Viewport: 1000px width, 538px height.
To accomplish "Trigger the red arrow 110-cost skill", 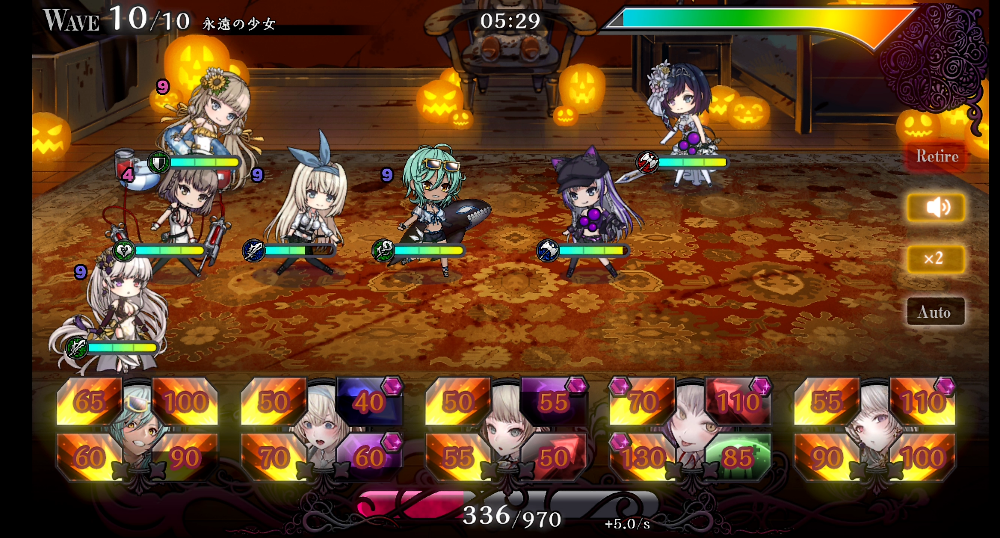I will click(x=738, y=402).
